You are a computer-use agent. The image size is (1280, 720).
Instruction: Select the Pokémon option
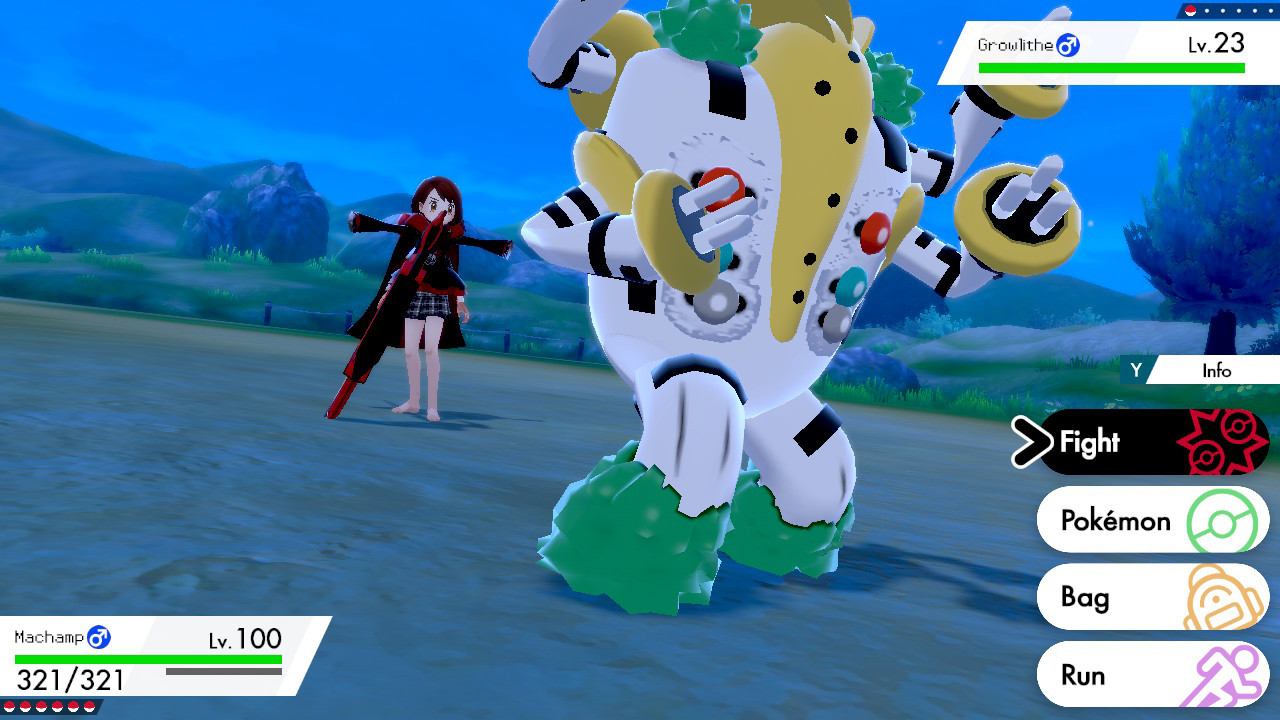point(1120,520)
